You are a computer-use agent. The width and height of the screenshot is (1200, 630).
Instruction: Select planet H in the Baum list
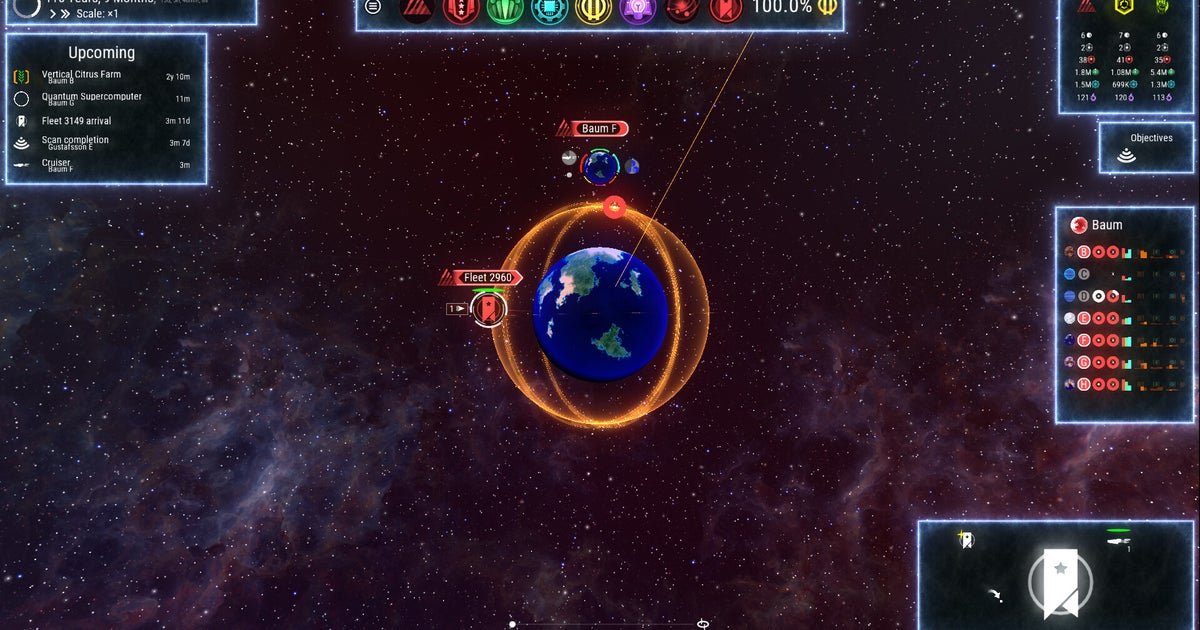pyautogui.click(x=1083, y=384)
